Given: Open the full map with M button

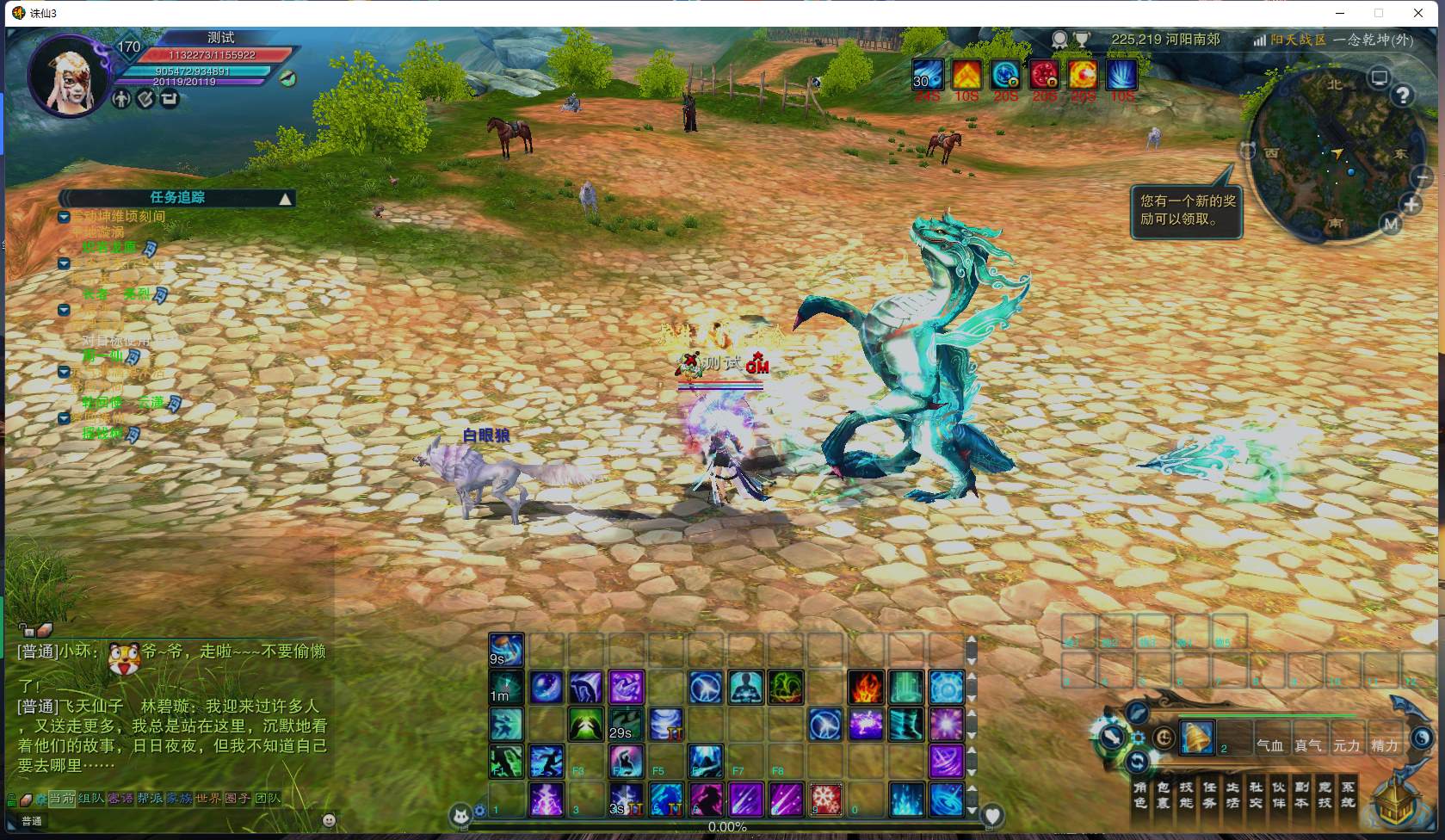Looking at the screenshot, I should 1391,225.
